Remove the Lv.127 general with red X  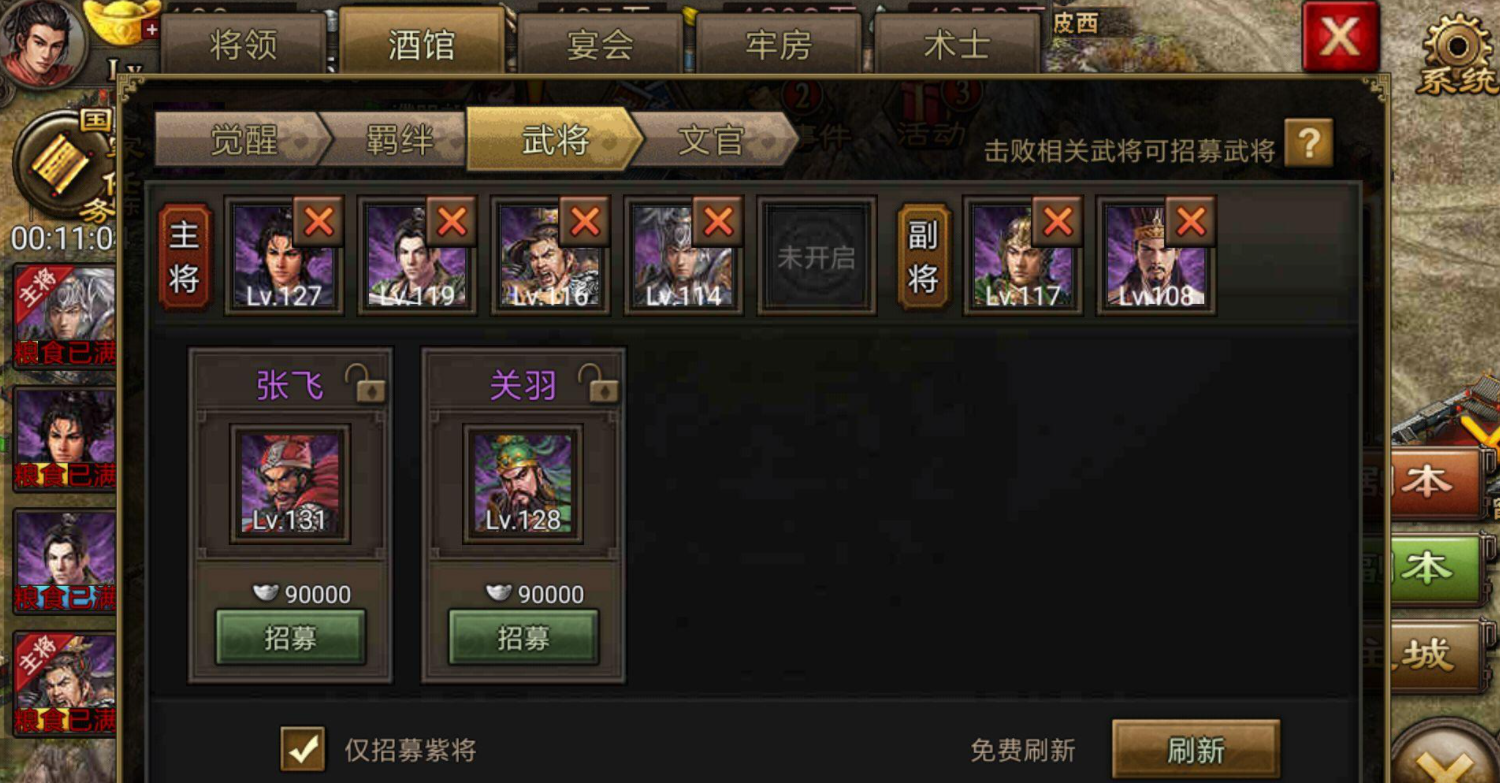[318, 222]
